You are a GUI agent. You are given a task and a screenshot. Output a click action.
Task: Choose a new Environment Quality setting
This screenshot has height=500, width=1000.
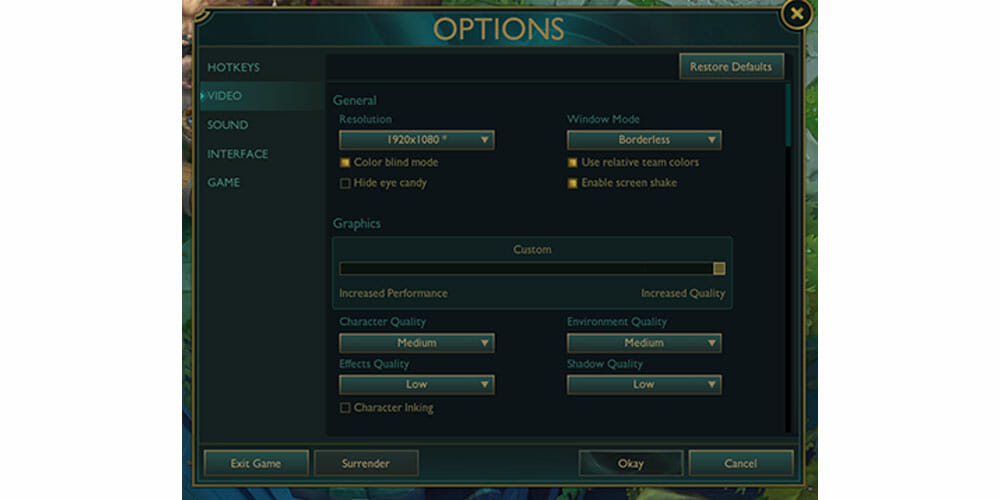click(x=644, y=343)
